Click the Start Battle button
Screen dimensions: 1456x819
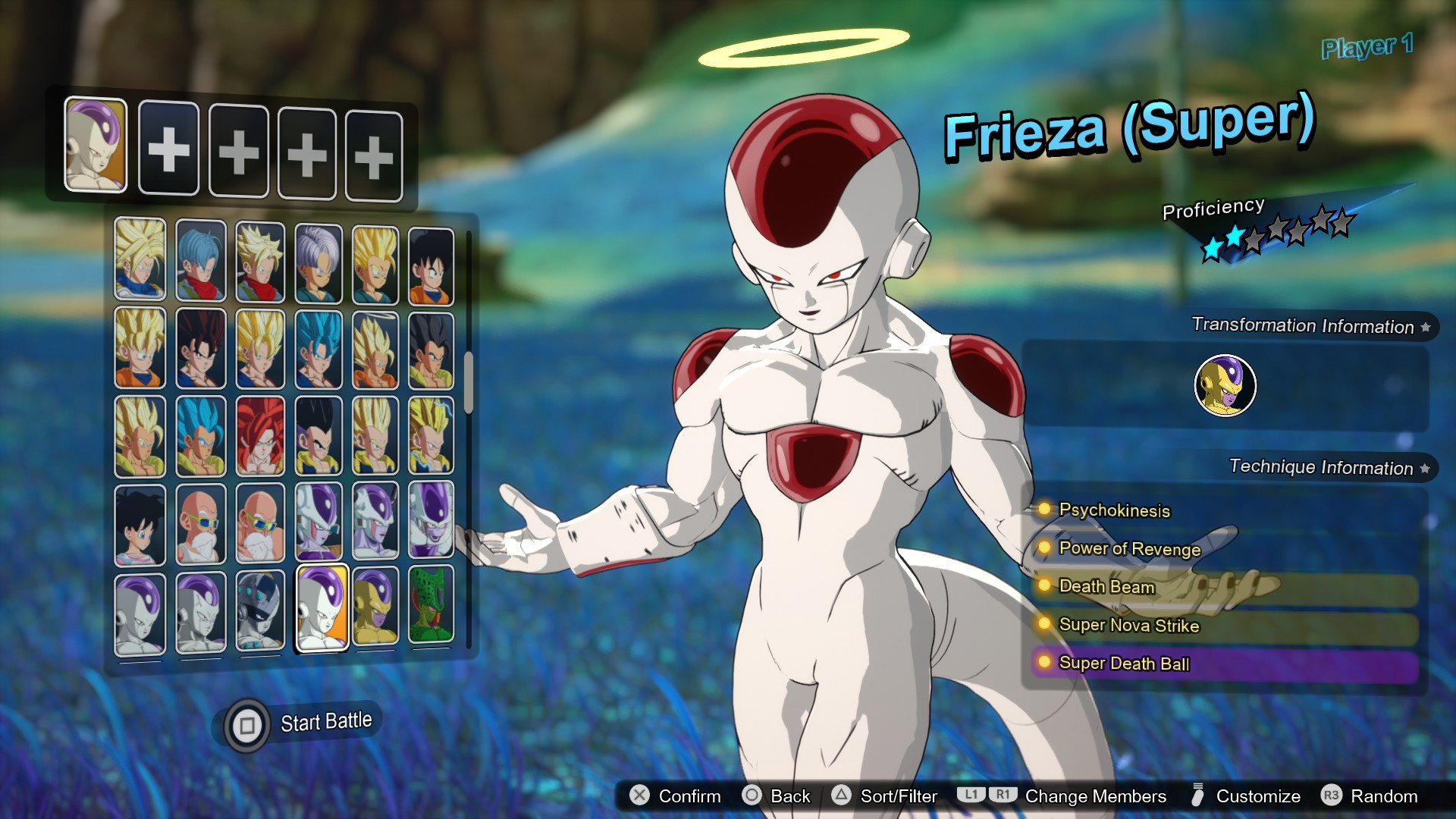[x=325, y=721]
